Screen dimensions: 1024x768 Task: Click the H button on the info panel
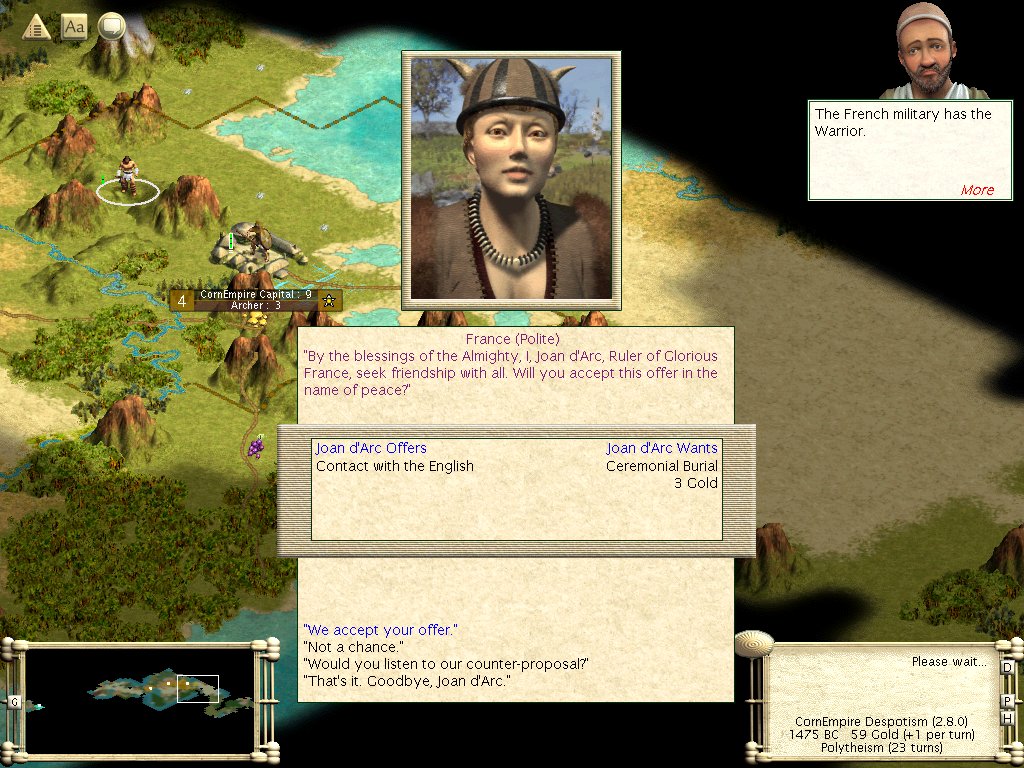(1007, 717)
